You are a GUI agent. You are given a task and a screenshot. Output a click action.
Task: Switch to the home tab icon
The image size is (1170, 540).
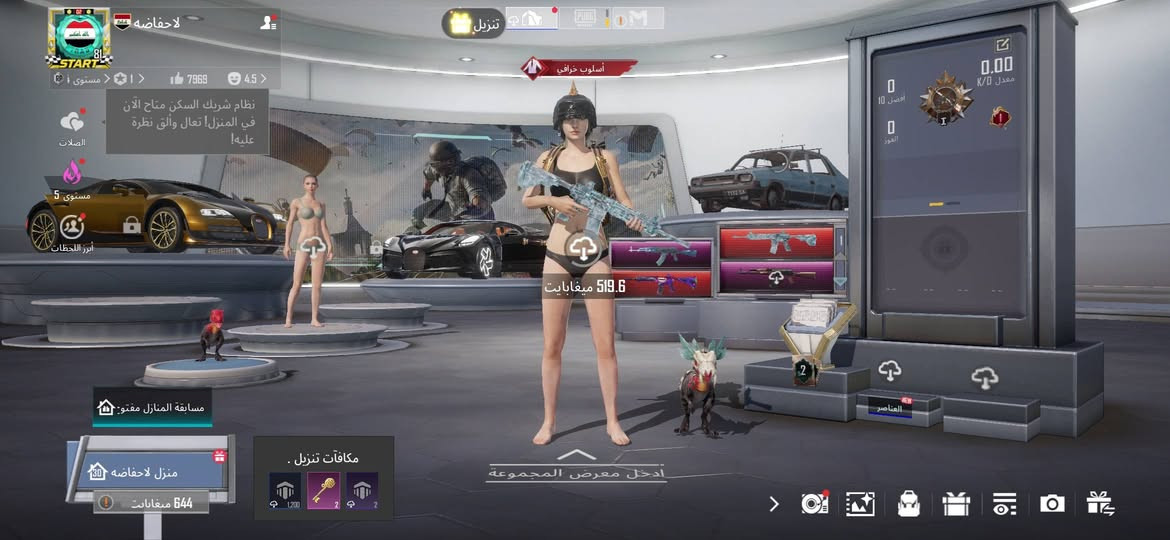[x=531, y=18]
